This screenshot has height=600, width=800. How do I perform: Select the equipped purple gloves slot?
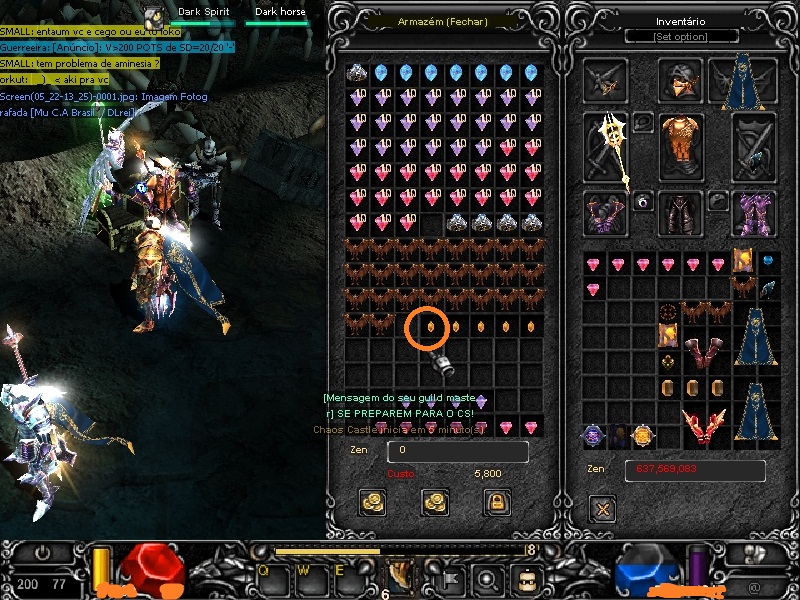click(606, 213)
